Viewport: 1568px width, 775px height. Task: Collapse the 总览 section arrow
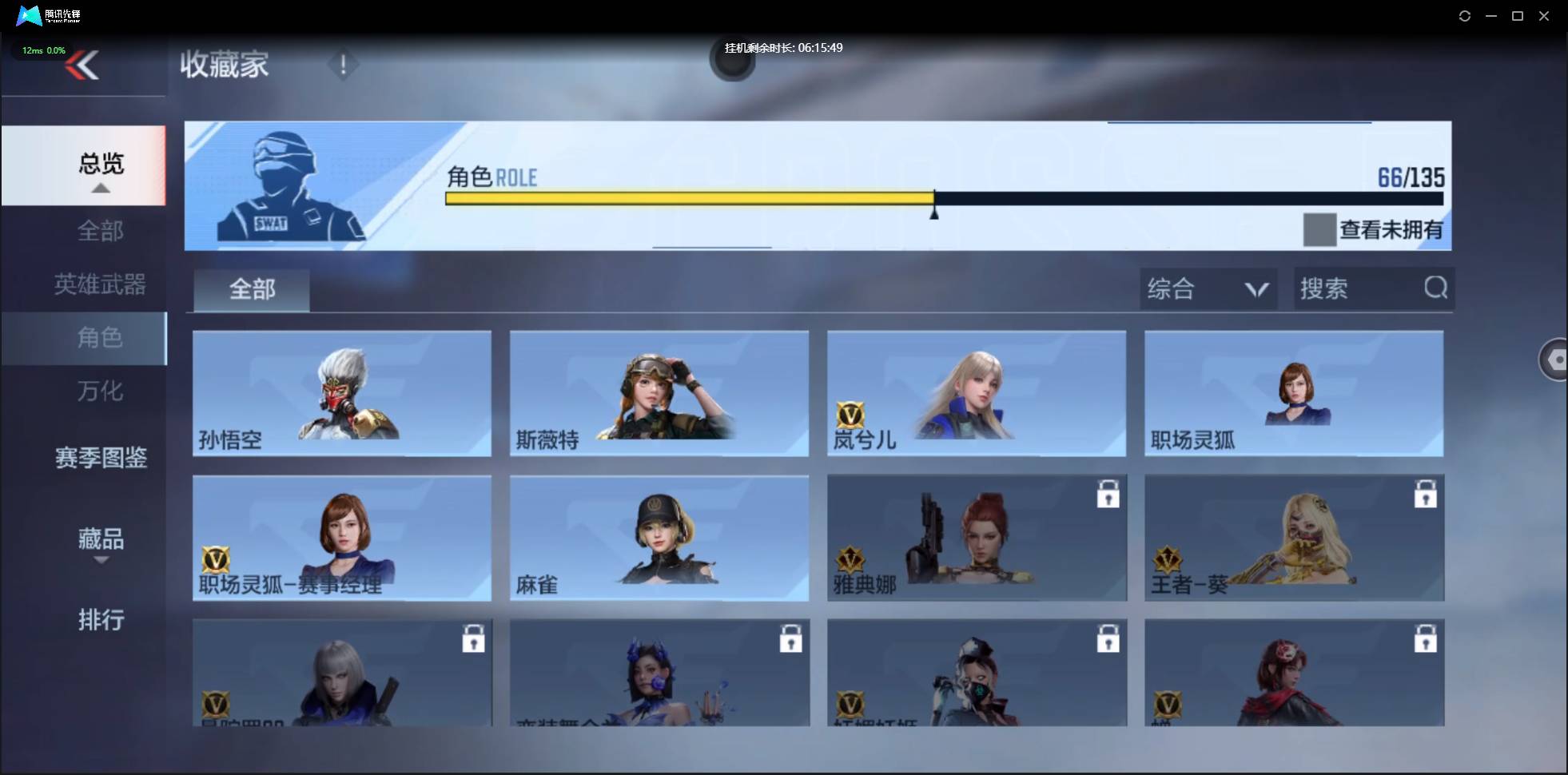(100, 187)
